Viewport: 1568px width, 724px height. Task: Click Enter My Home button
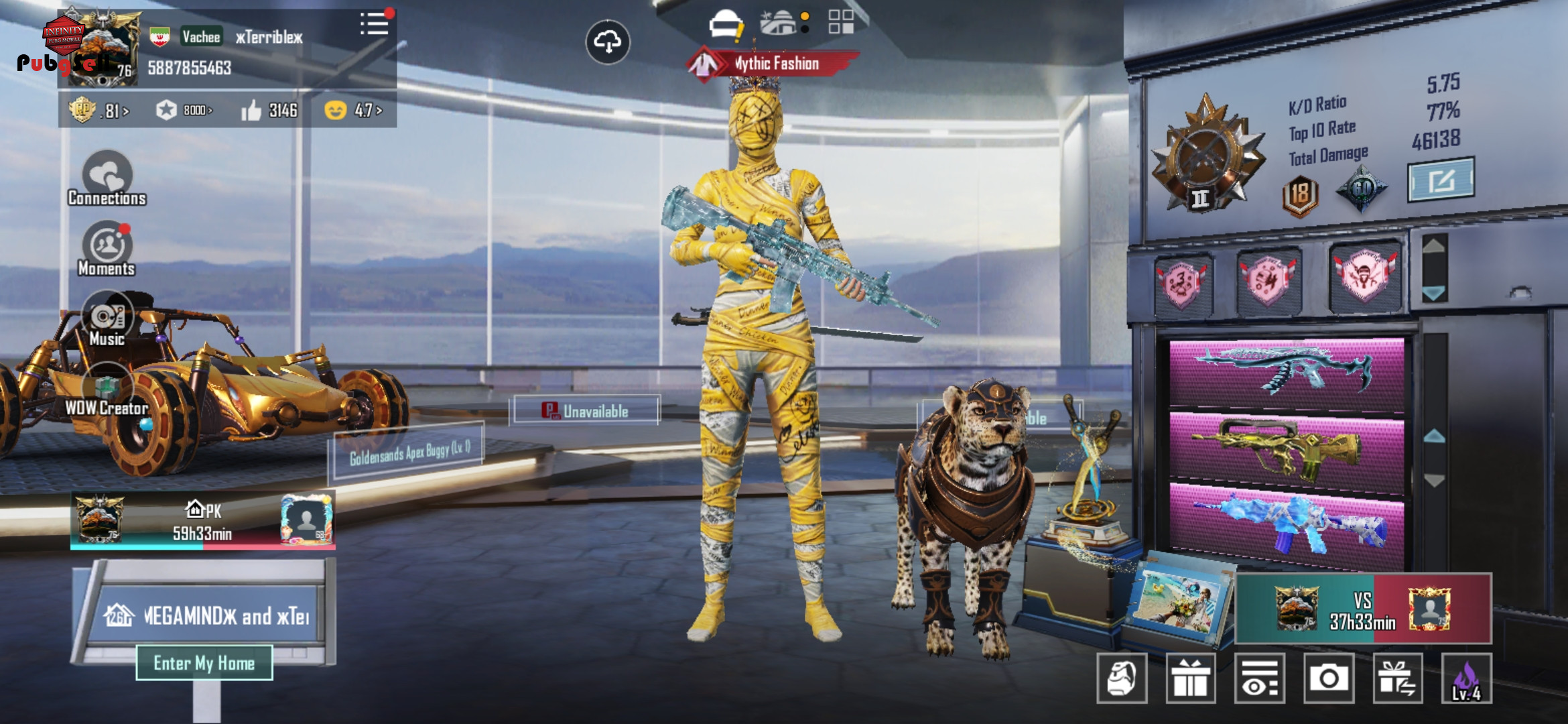coord(204,663)
